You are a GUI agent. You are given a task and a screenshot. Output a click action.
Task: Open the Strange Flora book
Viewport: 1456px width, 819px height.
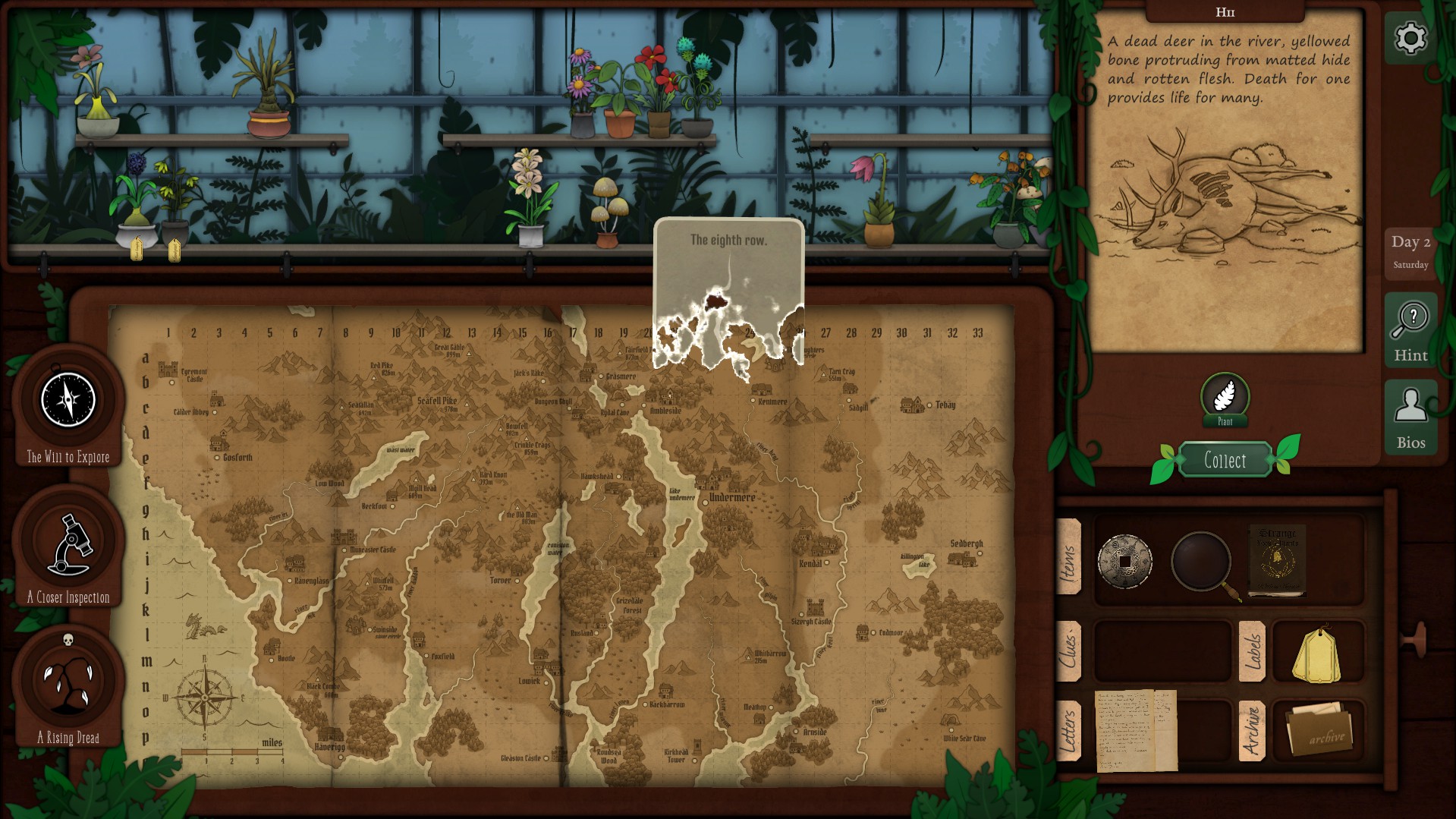click(1278, 560)
